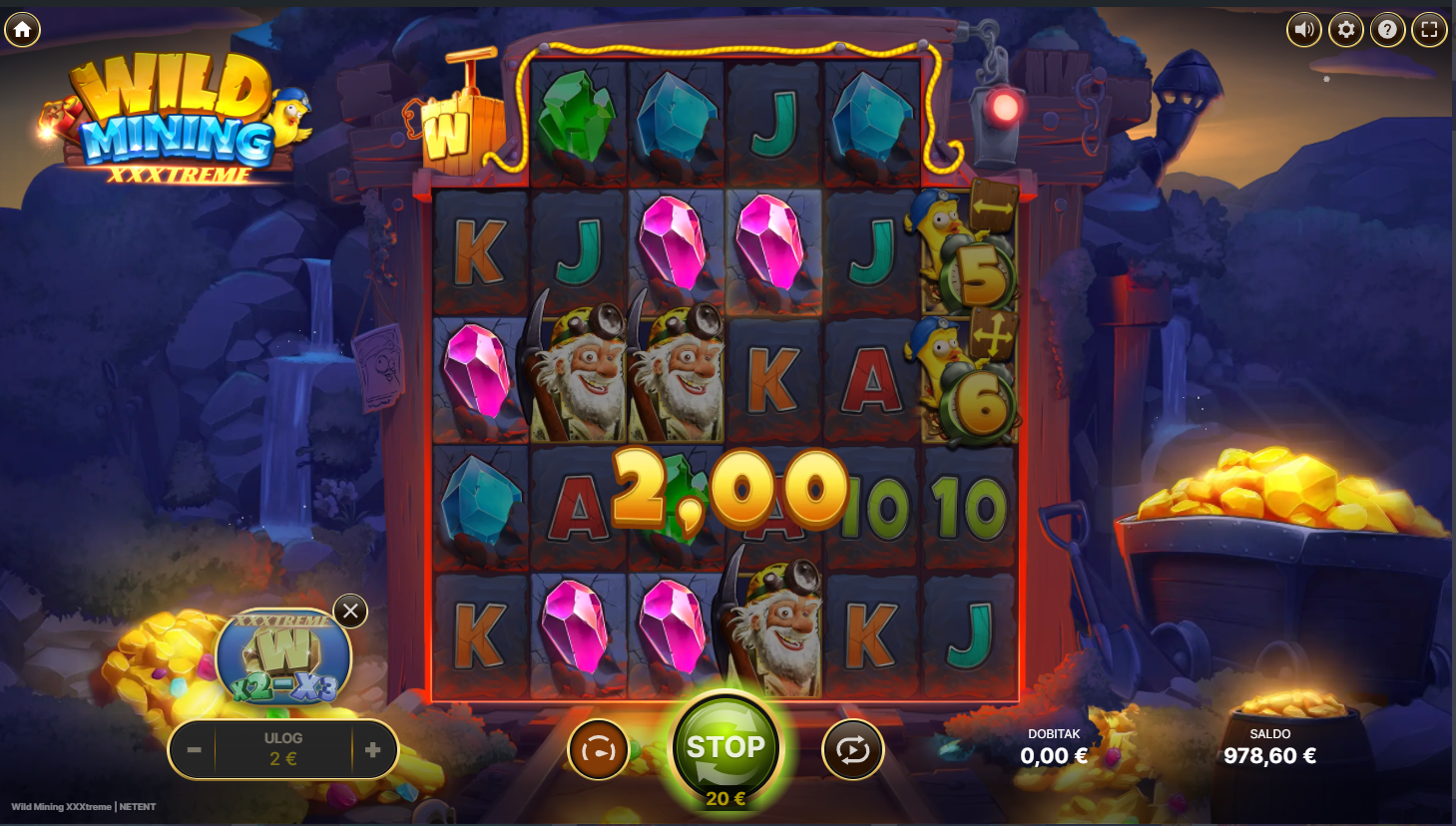The image size is (1456, 826).
Task: Close the XXXtreme spins badge
Action: point(350,612)
